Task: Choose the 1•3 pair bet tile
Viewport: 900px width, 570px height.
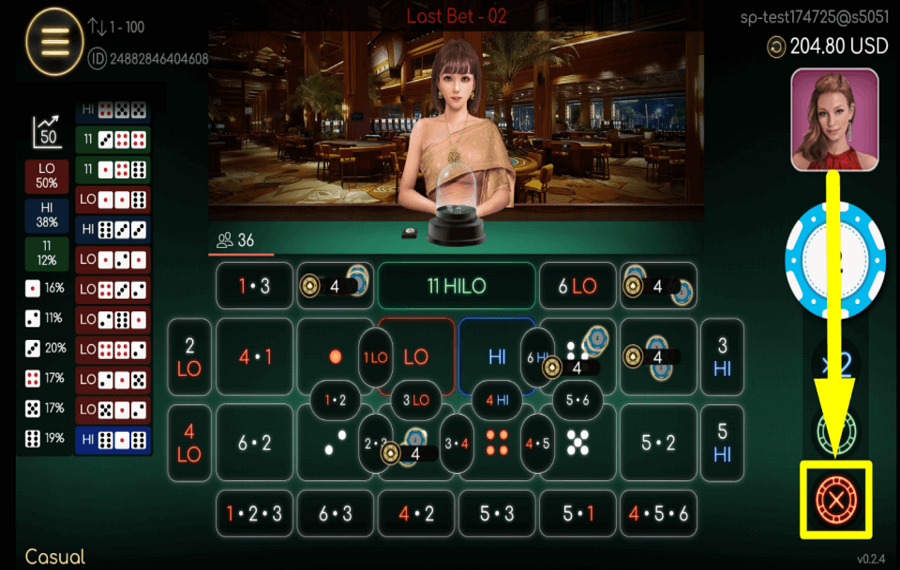Action: click(x=254, y=286)
